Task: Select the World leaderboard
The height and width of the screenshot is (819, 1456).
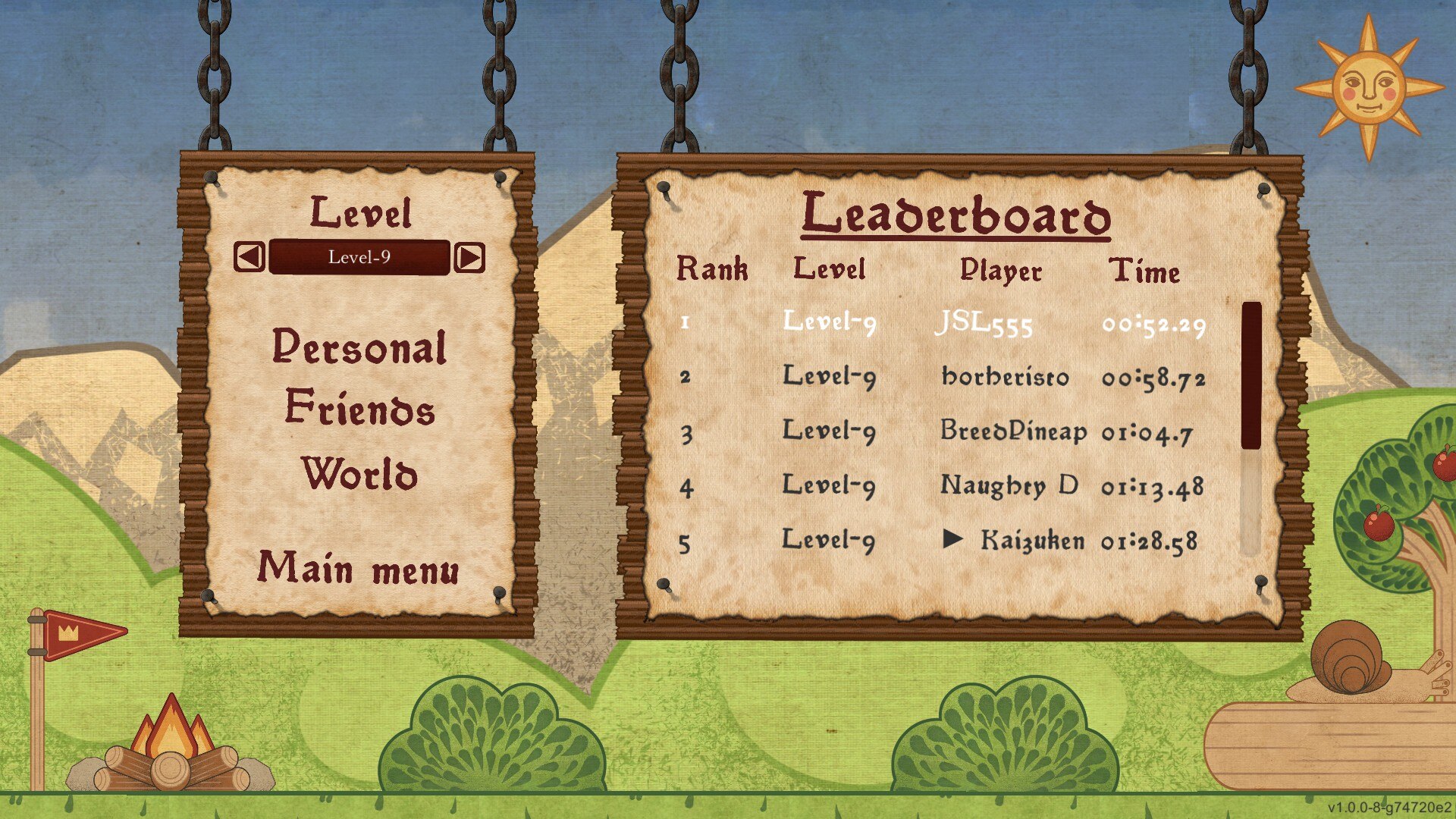Action: (x=359, y=474)
